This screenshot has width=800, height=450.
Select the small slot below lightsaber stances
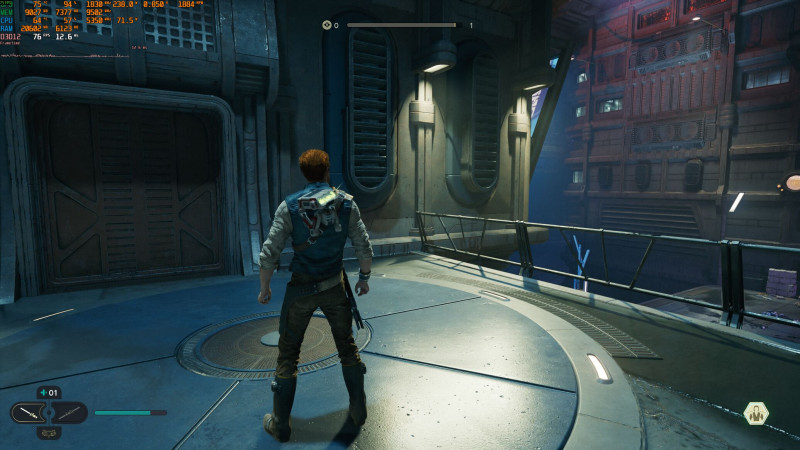click(49, 433)
